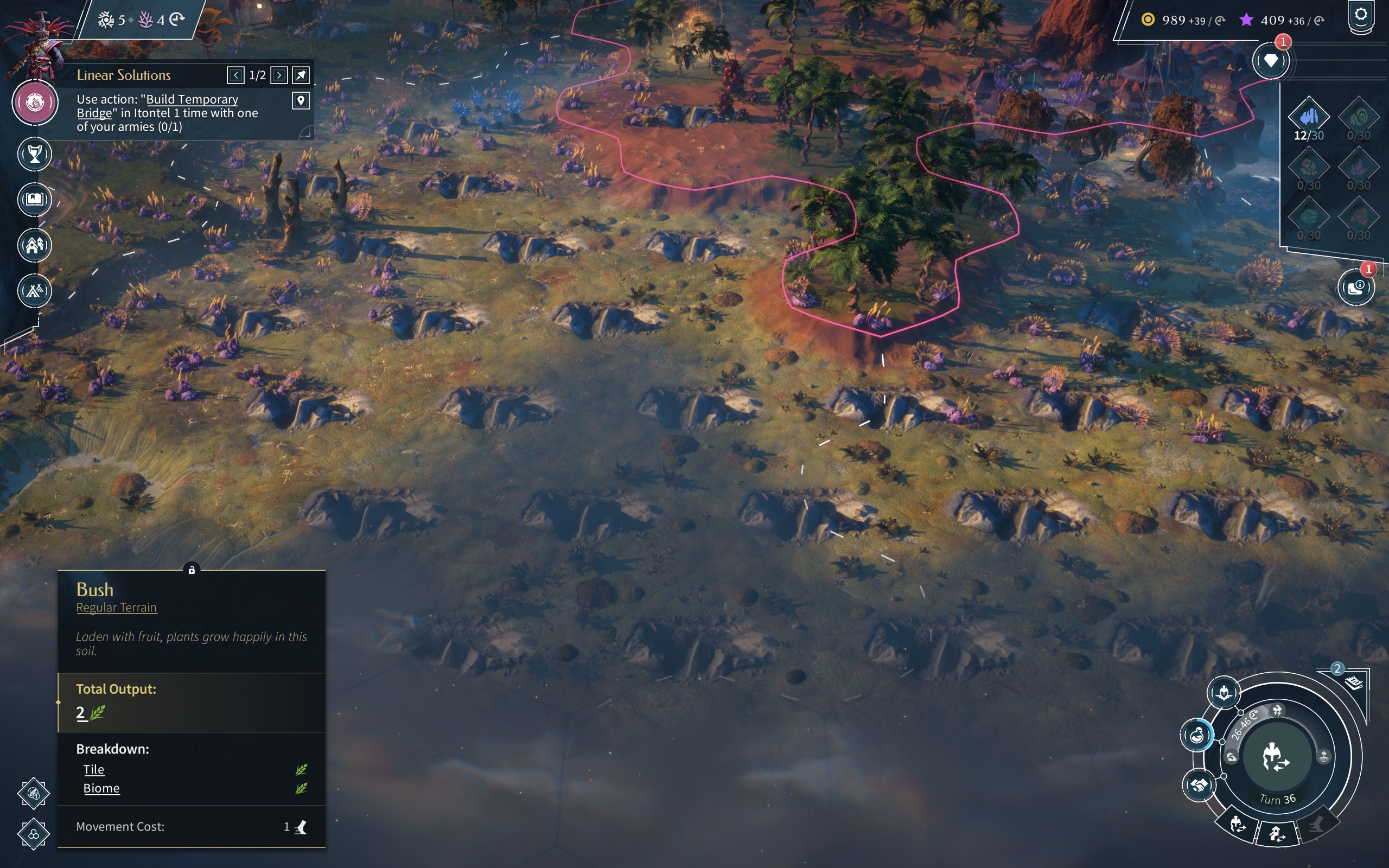This screenshot has width=1389, height=868.
Task: Locate the quest objective with the map marker button
Action: coord(301,101)
